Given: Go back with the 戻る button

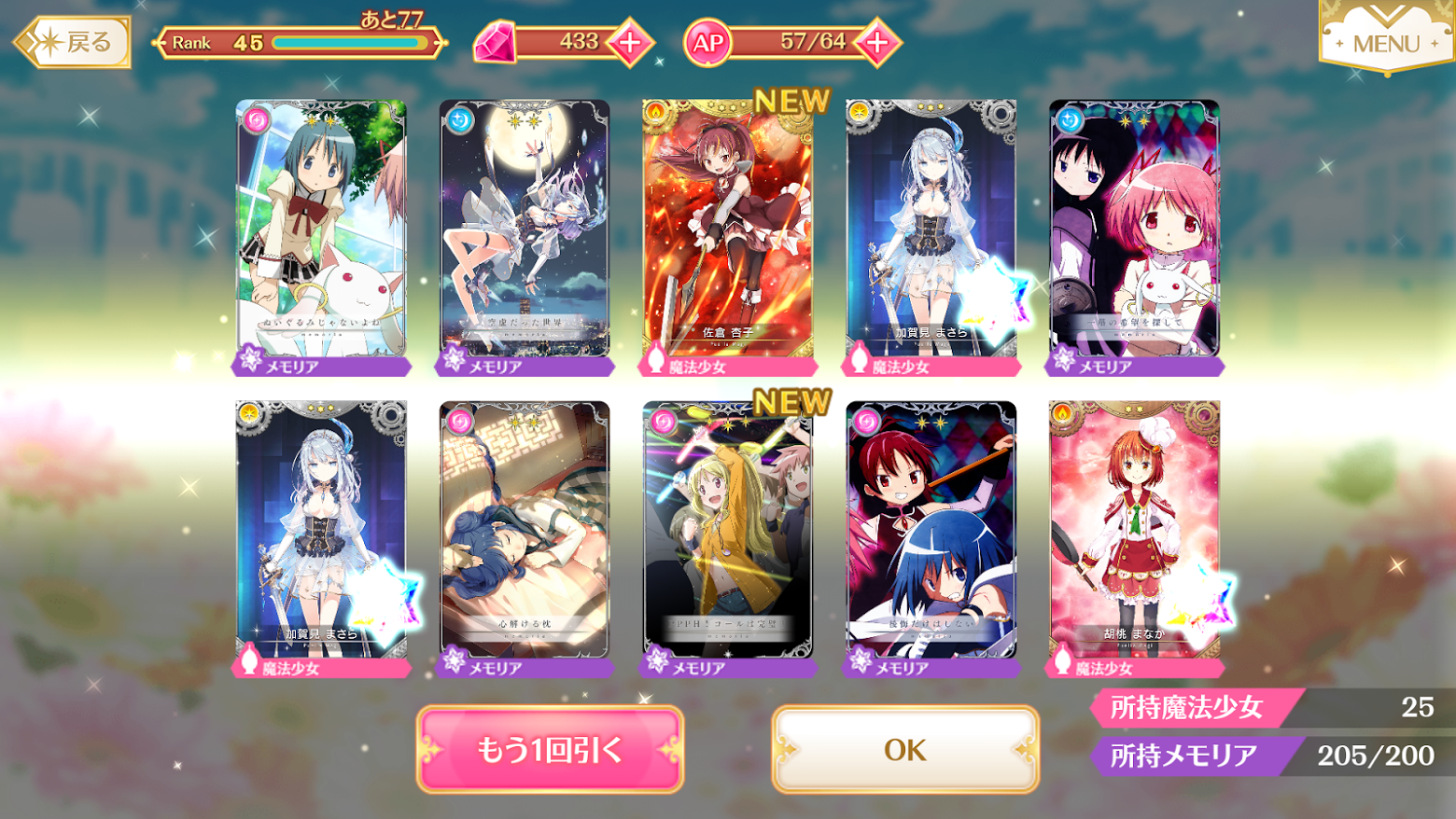Looking at the screenshot, I should pos(75,42).
